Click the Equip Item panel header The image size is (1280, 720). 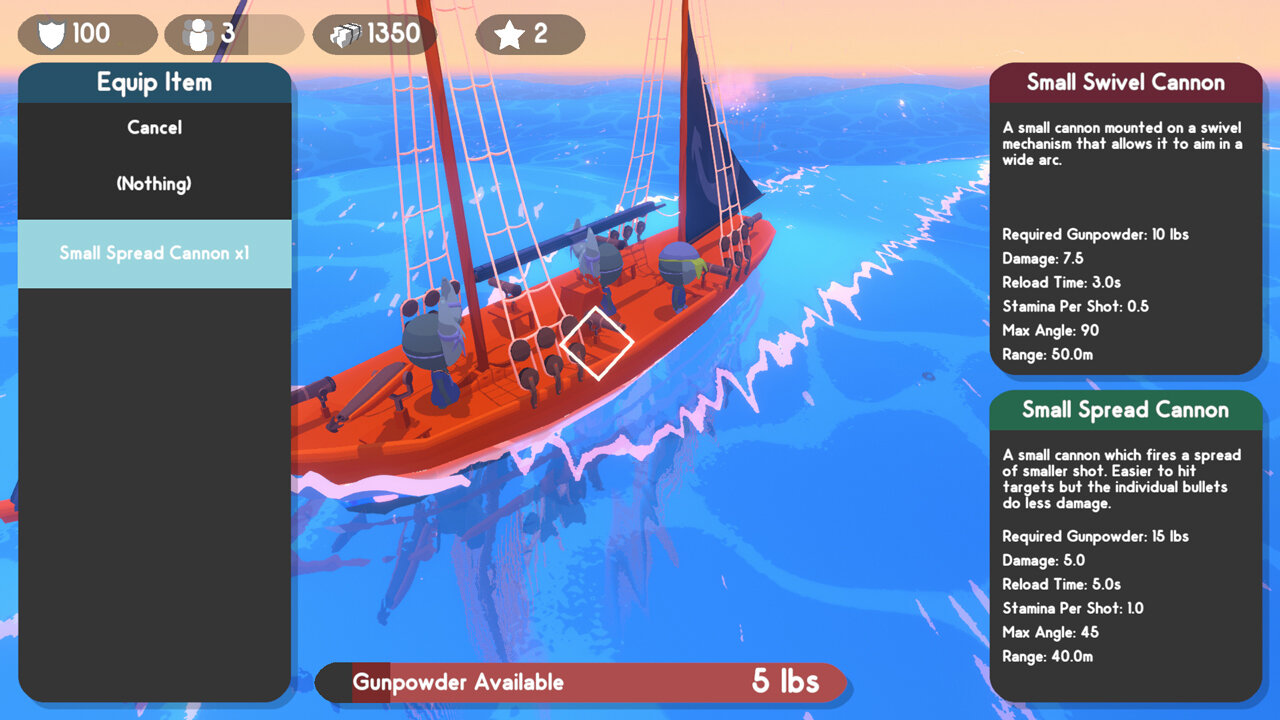click(154, 82)
